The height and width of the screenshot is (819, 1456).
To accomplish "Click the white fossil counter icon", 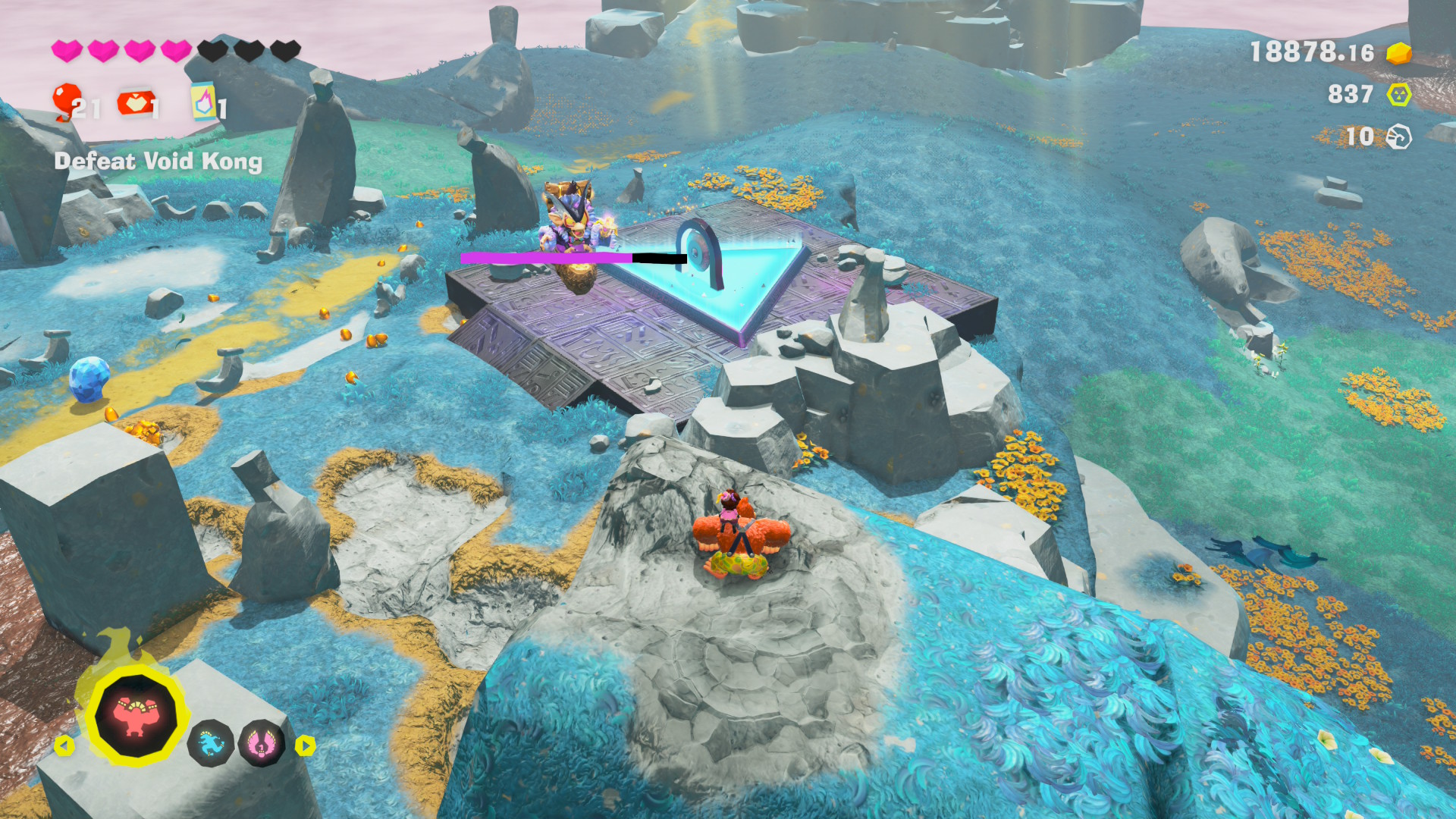I will 1398,137.
